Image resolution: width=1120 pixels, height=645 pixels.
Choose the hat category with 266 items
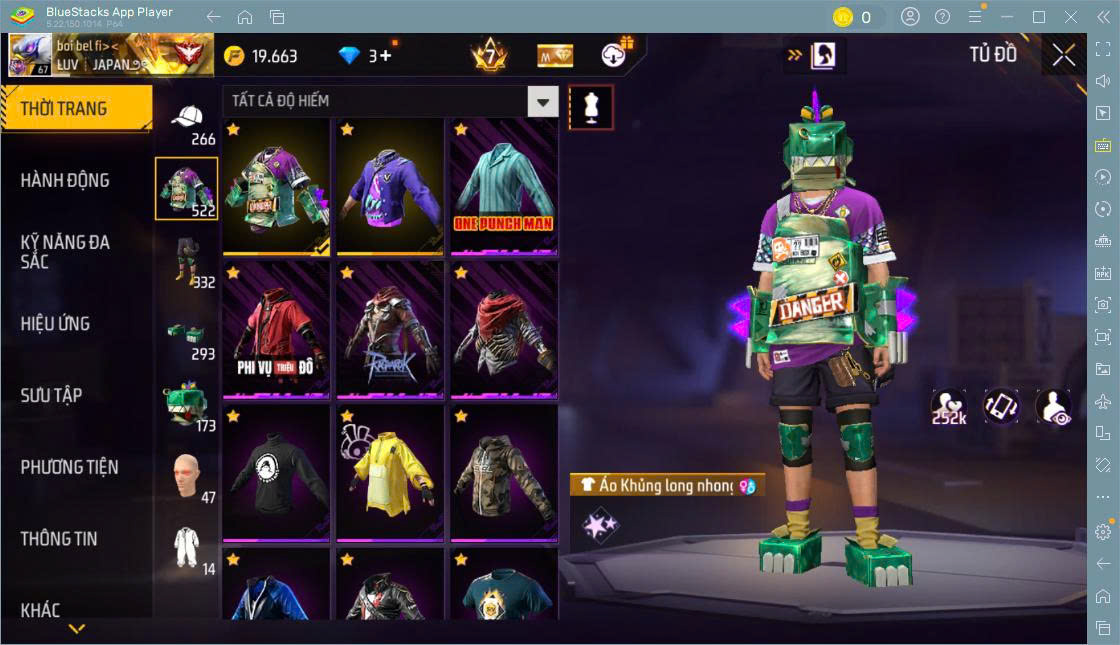(187, 121)
